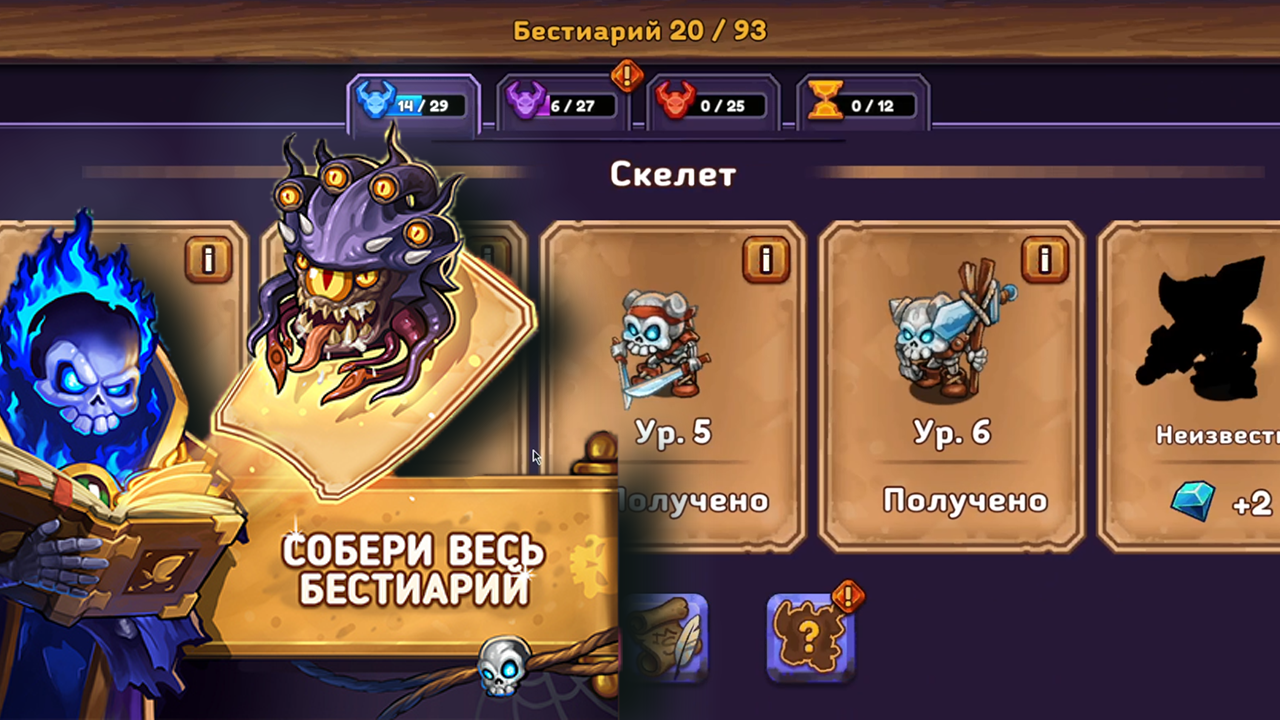
Task: View info for the level 6 skeleton
Action: coord(1045,260)
